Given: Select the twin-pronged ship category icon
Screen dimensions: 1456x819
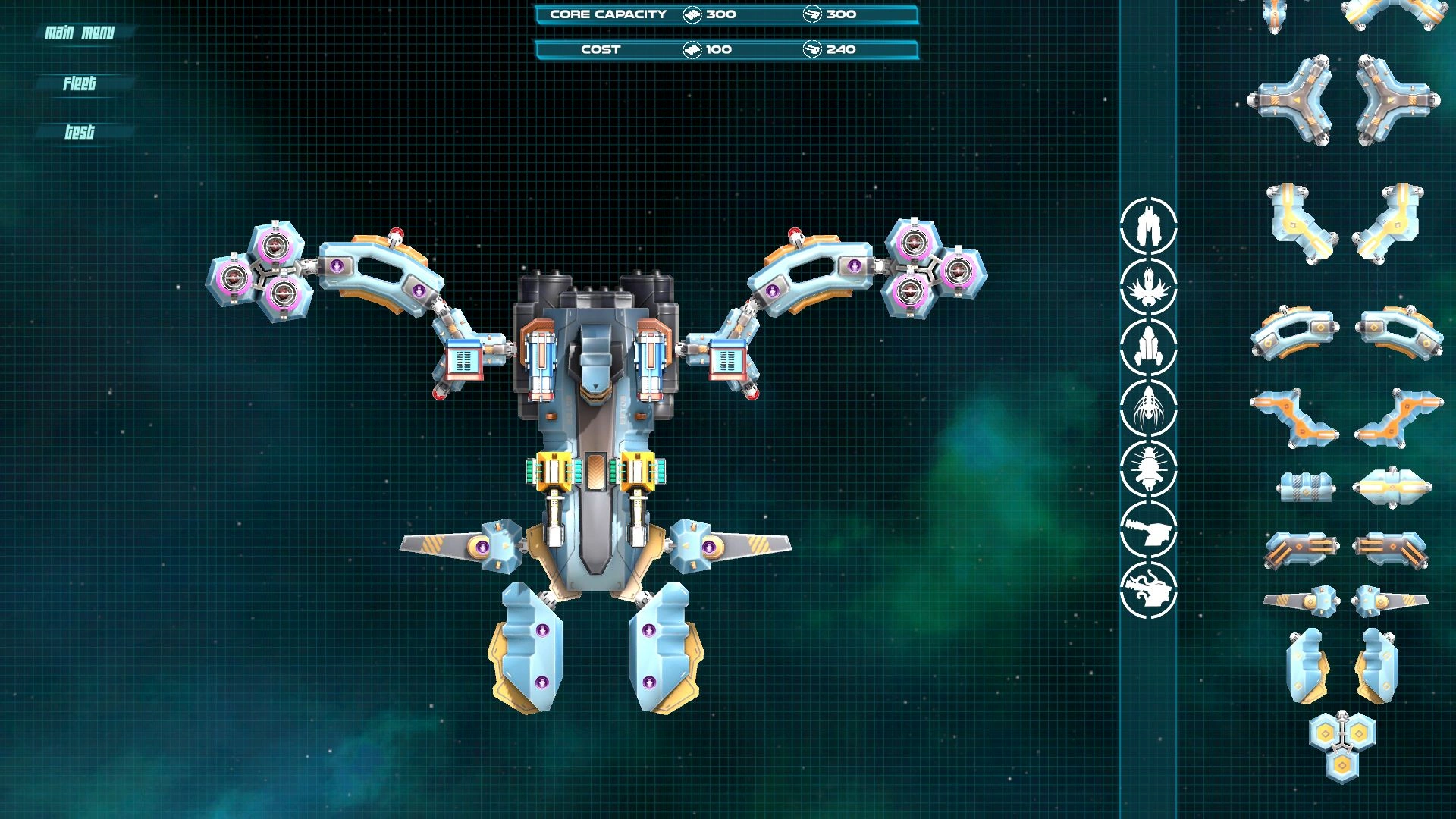Looking at the screenshot, I should [1148, 225].
